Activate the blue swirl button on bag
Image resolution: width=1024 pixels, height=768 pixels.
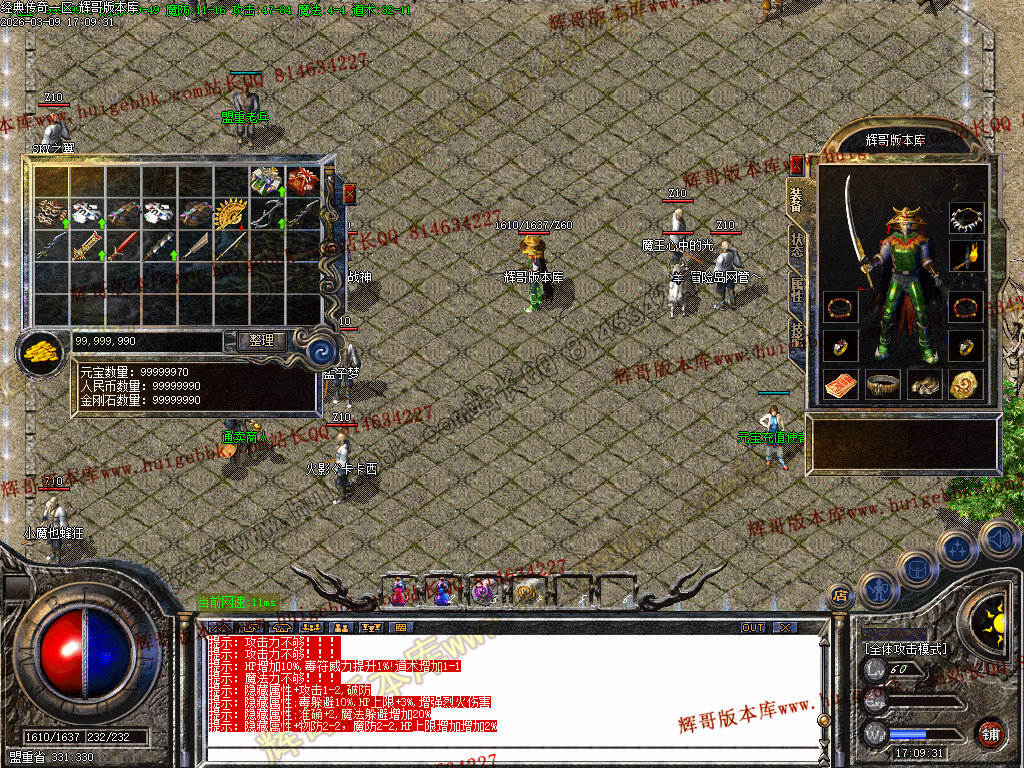tap(322, 351)
